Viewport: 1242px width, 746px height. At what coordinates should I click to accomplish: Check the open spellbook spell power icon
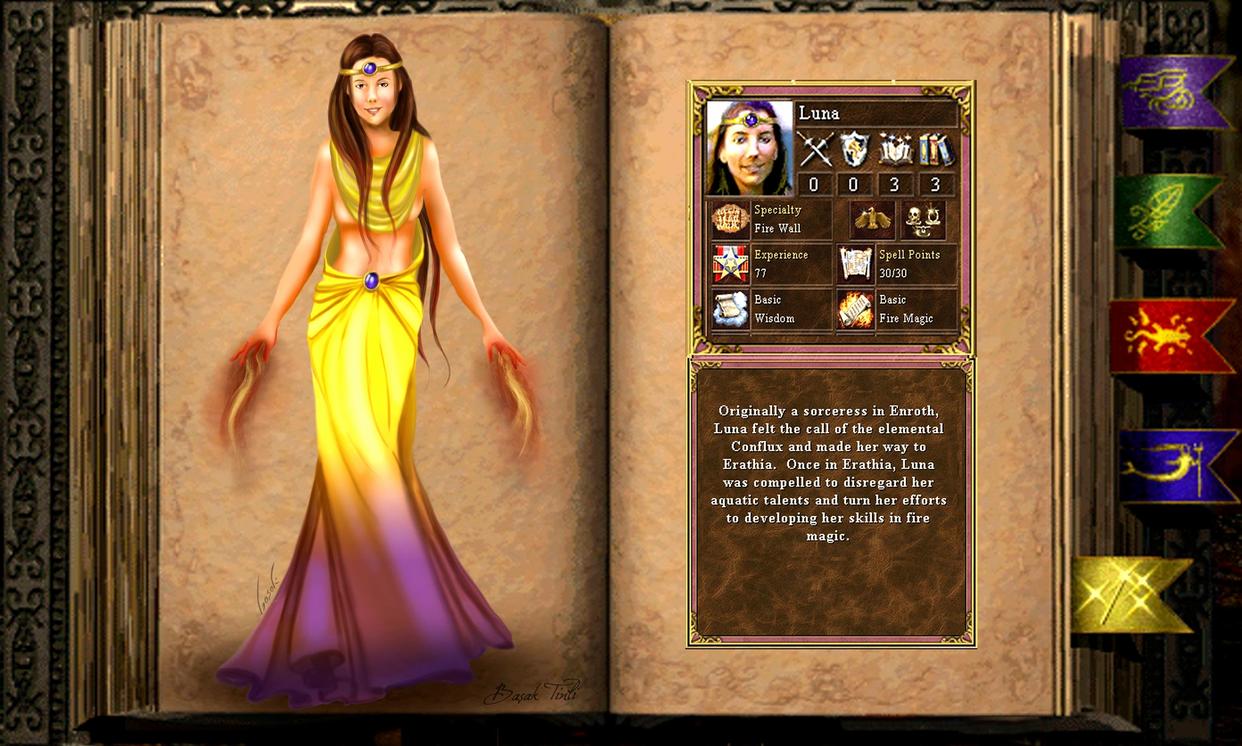click(x=895, y=150)
